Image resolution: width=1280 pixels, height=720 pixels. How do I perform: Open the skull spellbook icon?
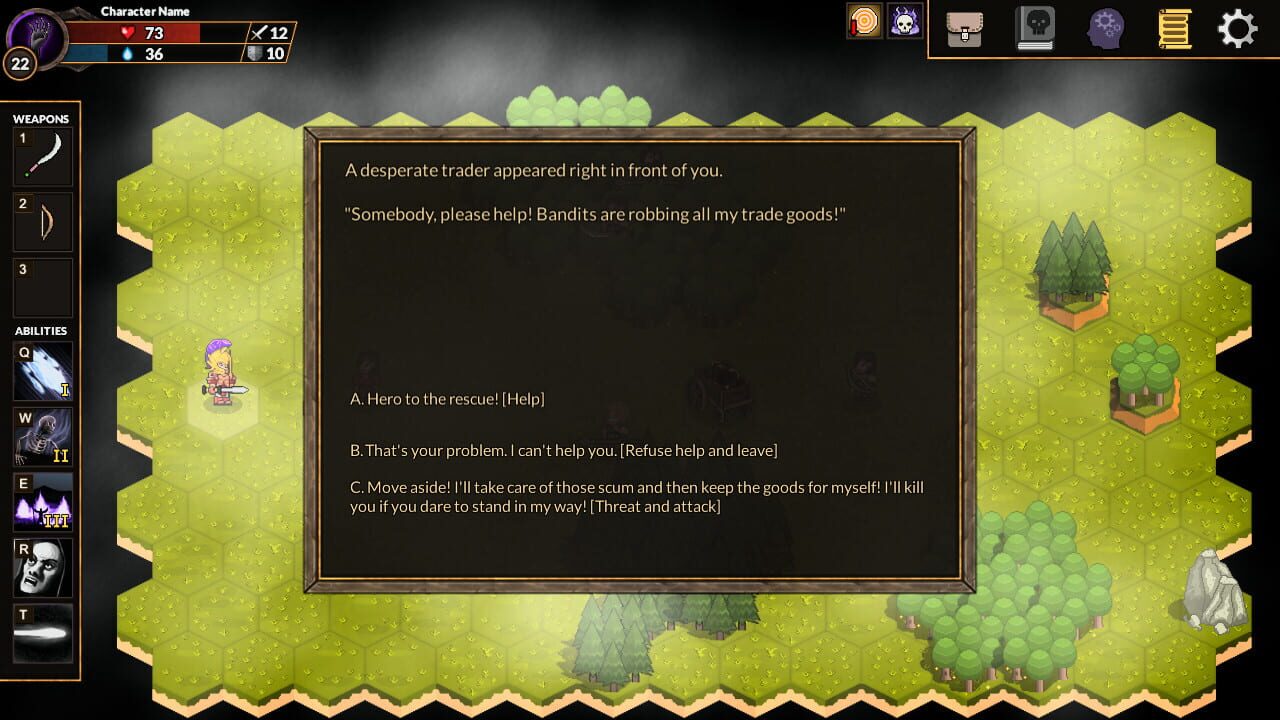(1035, 28)
